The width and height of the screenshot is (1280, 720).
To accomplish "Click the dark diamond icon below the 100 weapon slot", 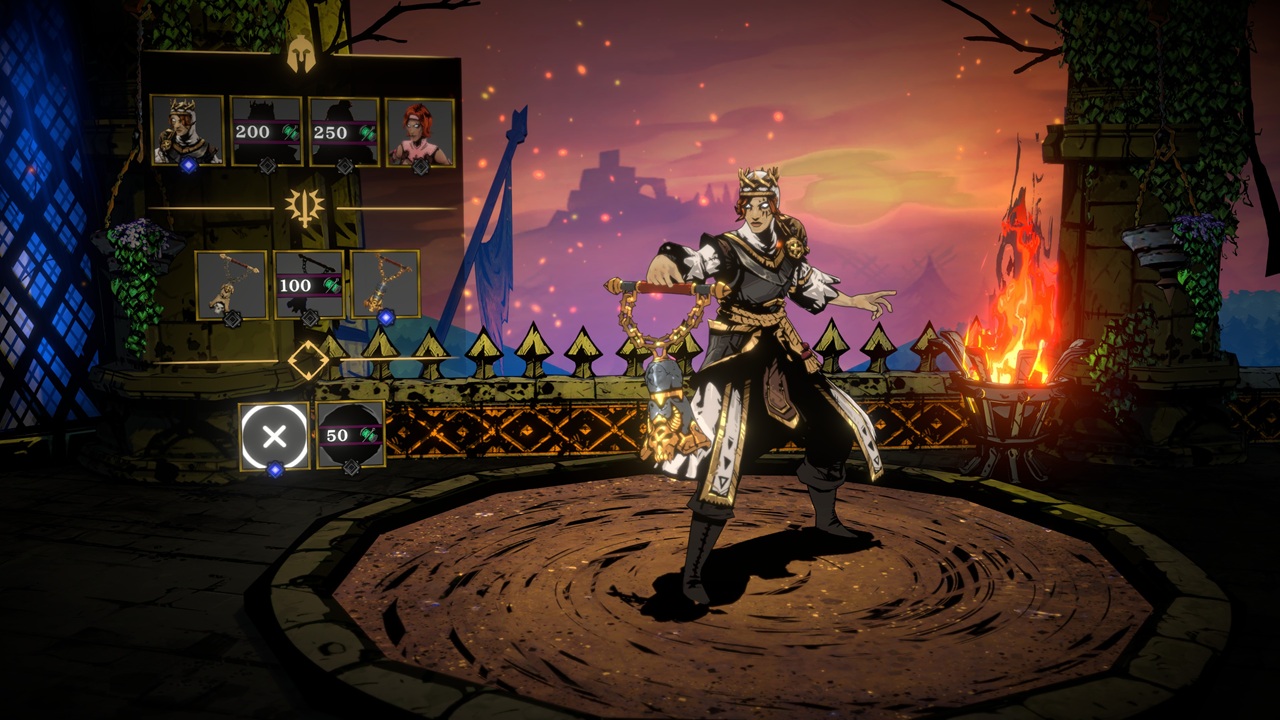I will 310,319.
